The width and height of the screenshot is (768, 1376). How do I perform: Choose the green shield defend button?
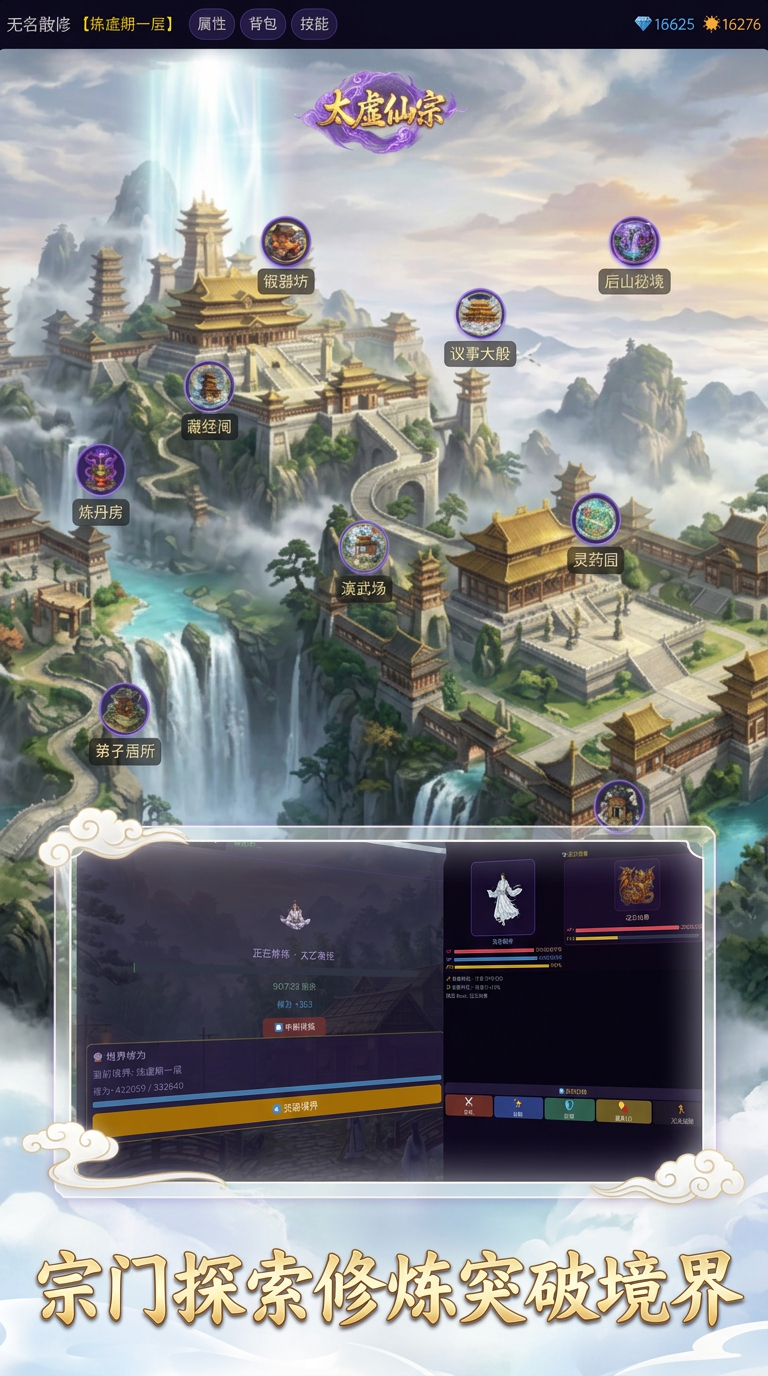click(569, 1109)
